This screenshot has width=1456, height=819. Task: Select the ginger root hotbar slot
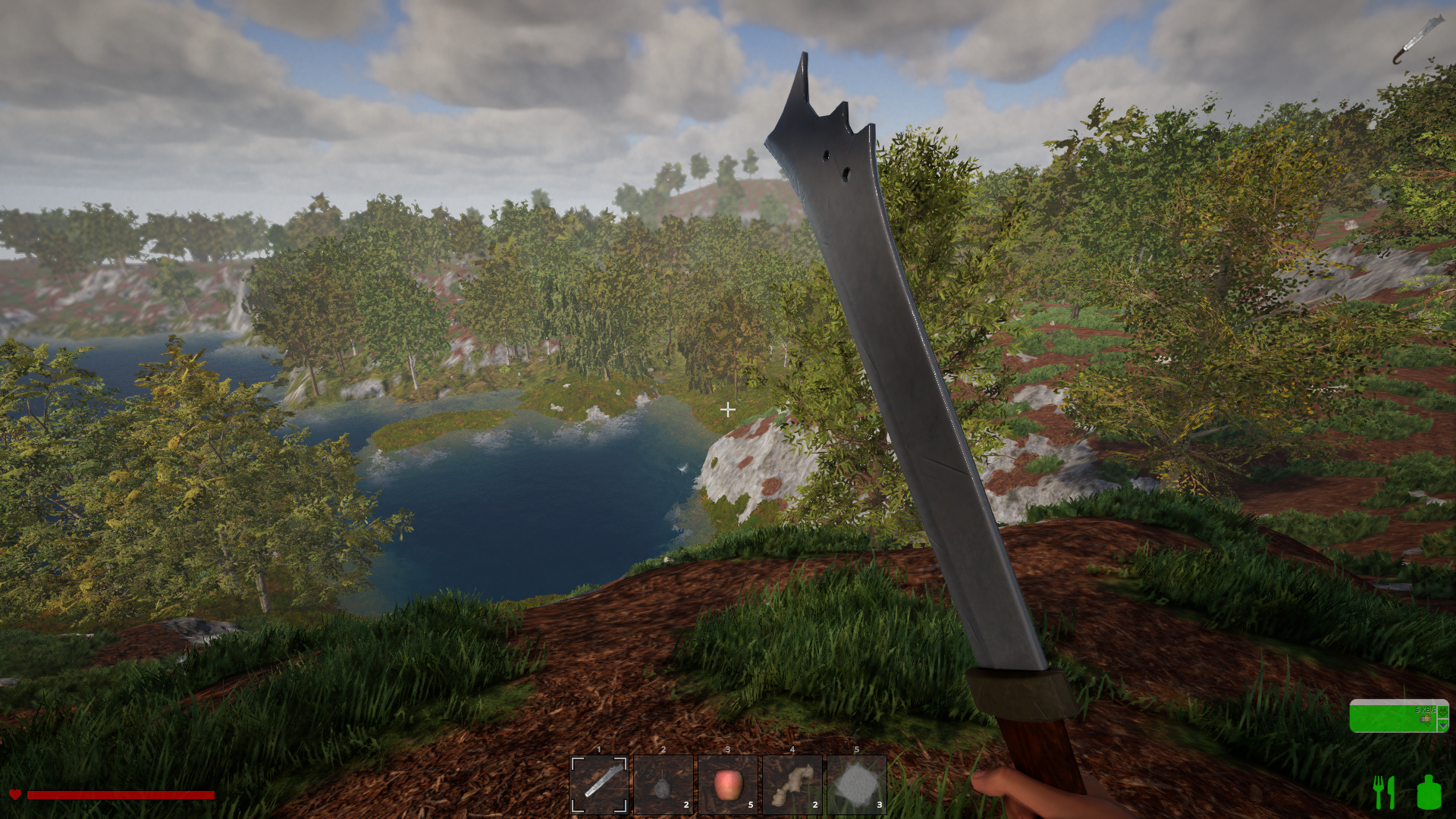[792, 784]
